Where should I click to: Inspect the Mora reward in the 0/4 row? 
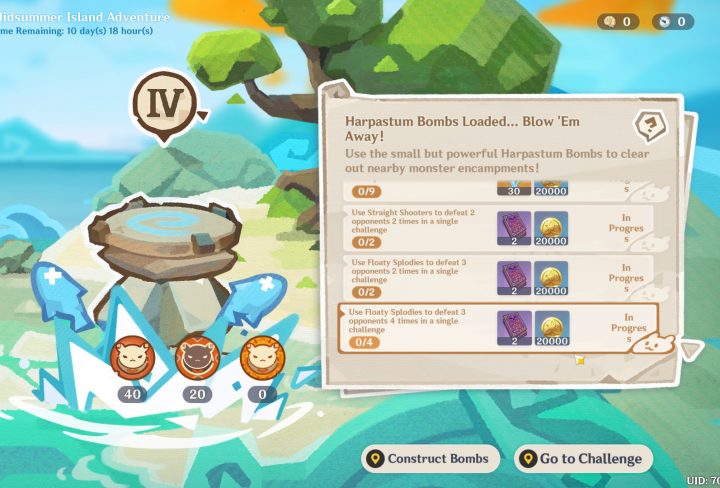[551, 326]
